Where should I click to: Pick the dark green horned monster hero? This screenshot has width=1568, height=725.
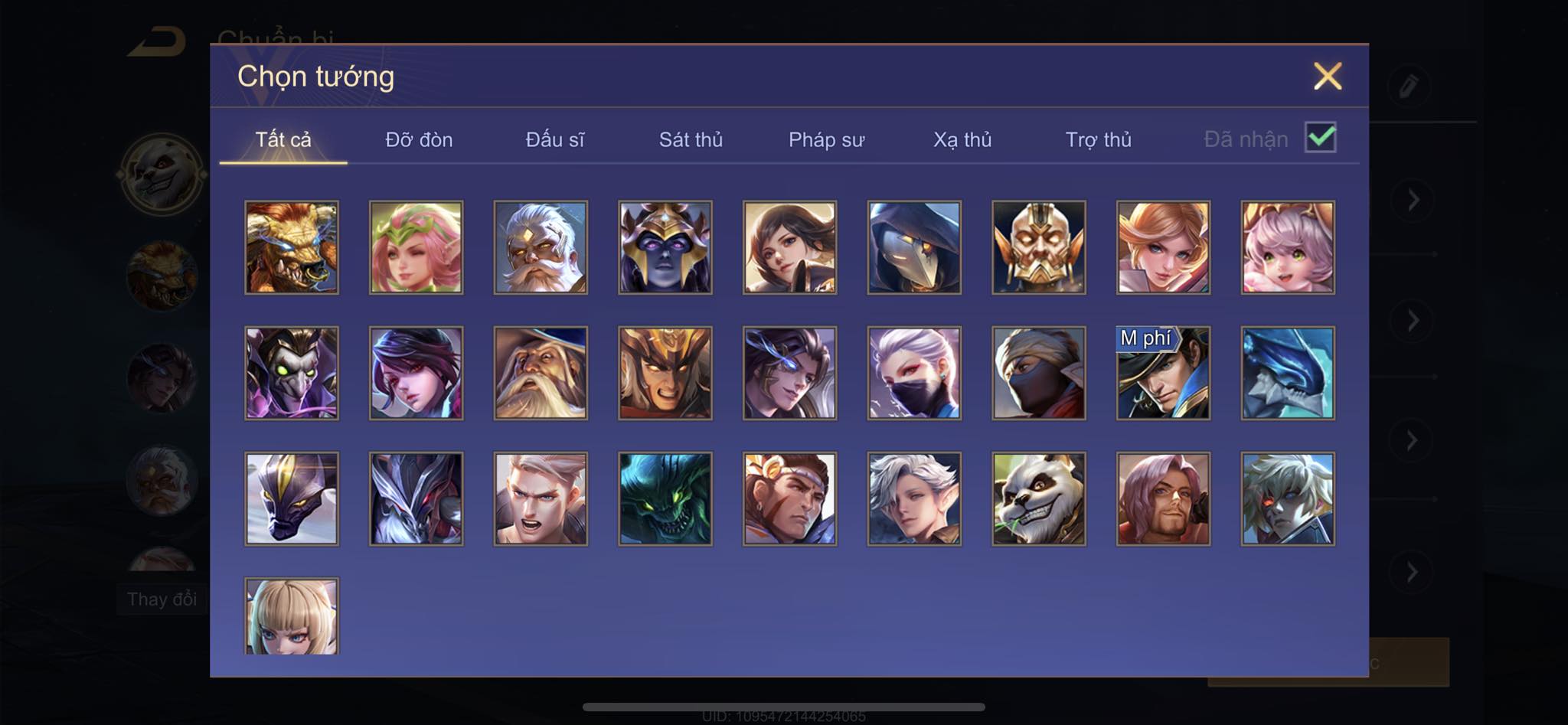665,498
